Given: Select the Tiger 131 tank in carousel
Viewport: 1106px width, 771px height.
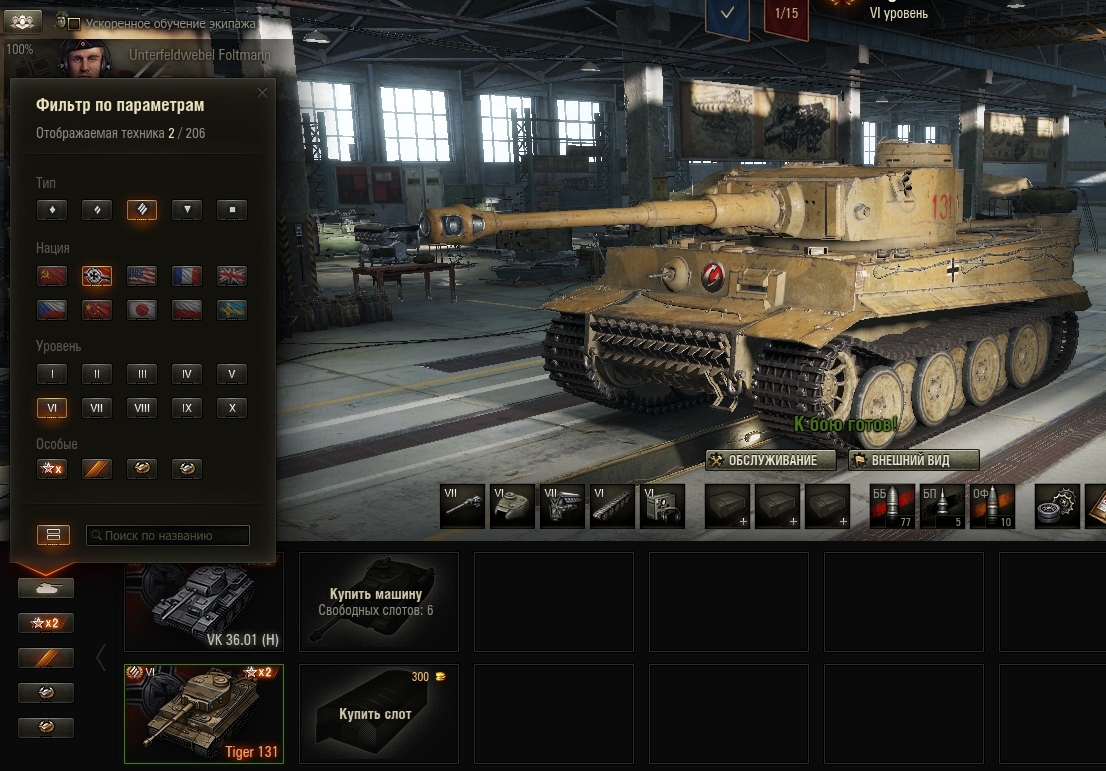Looking at the screenshot, I should [x=204, y=713].
